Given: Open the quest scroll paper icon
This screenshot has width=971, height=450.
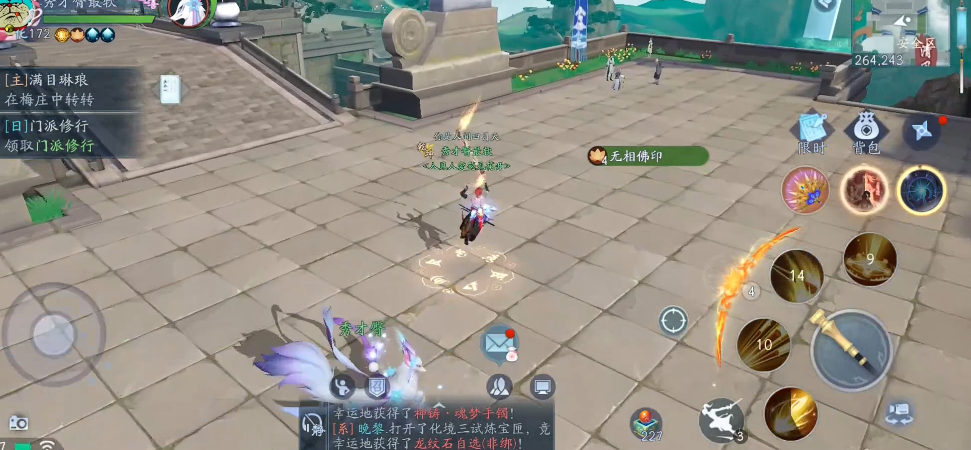Looking at the screenshot, I should 170,89.
